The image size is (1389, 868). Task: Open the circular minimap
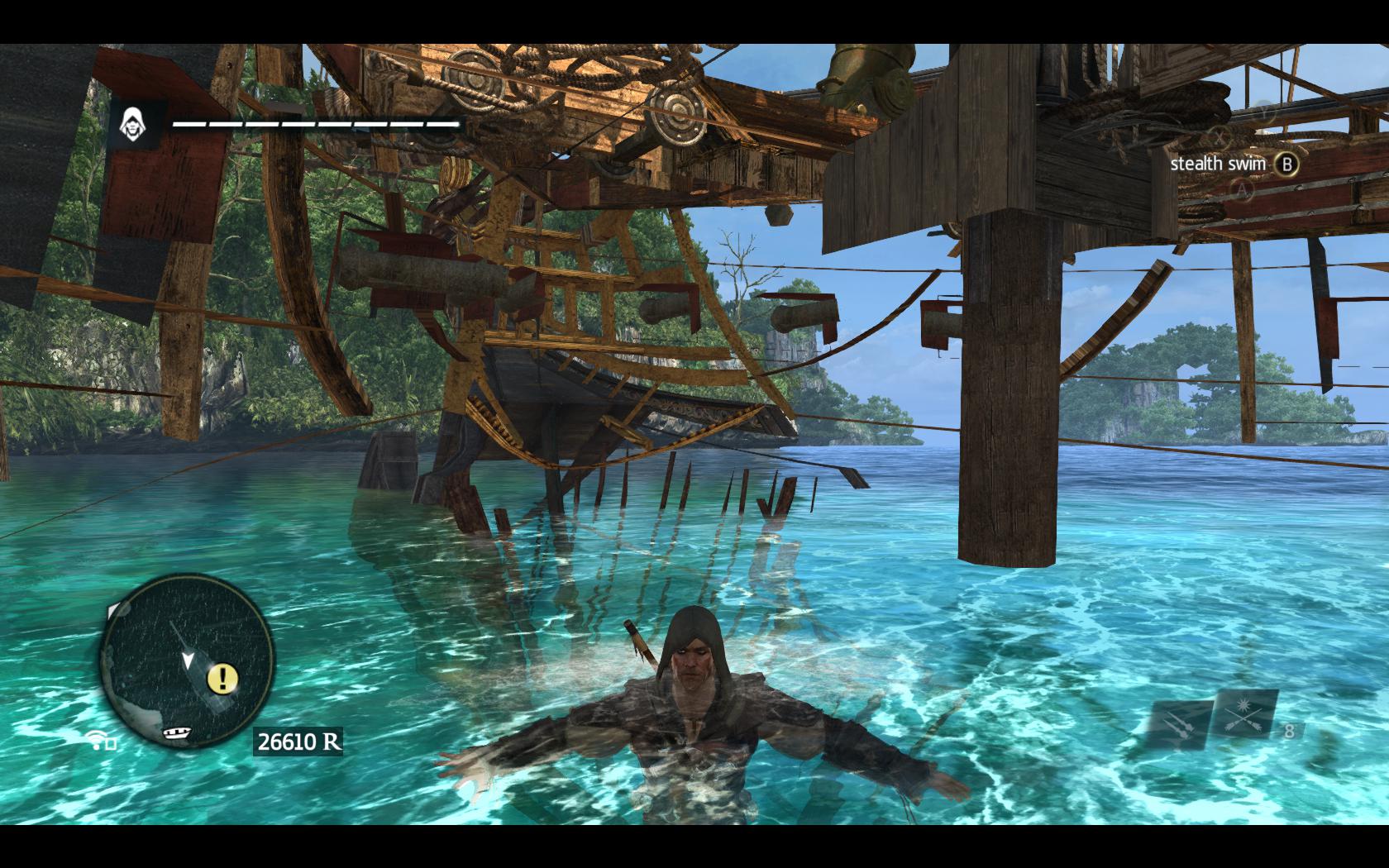coord(186,660)
